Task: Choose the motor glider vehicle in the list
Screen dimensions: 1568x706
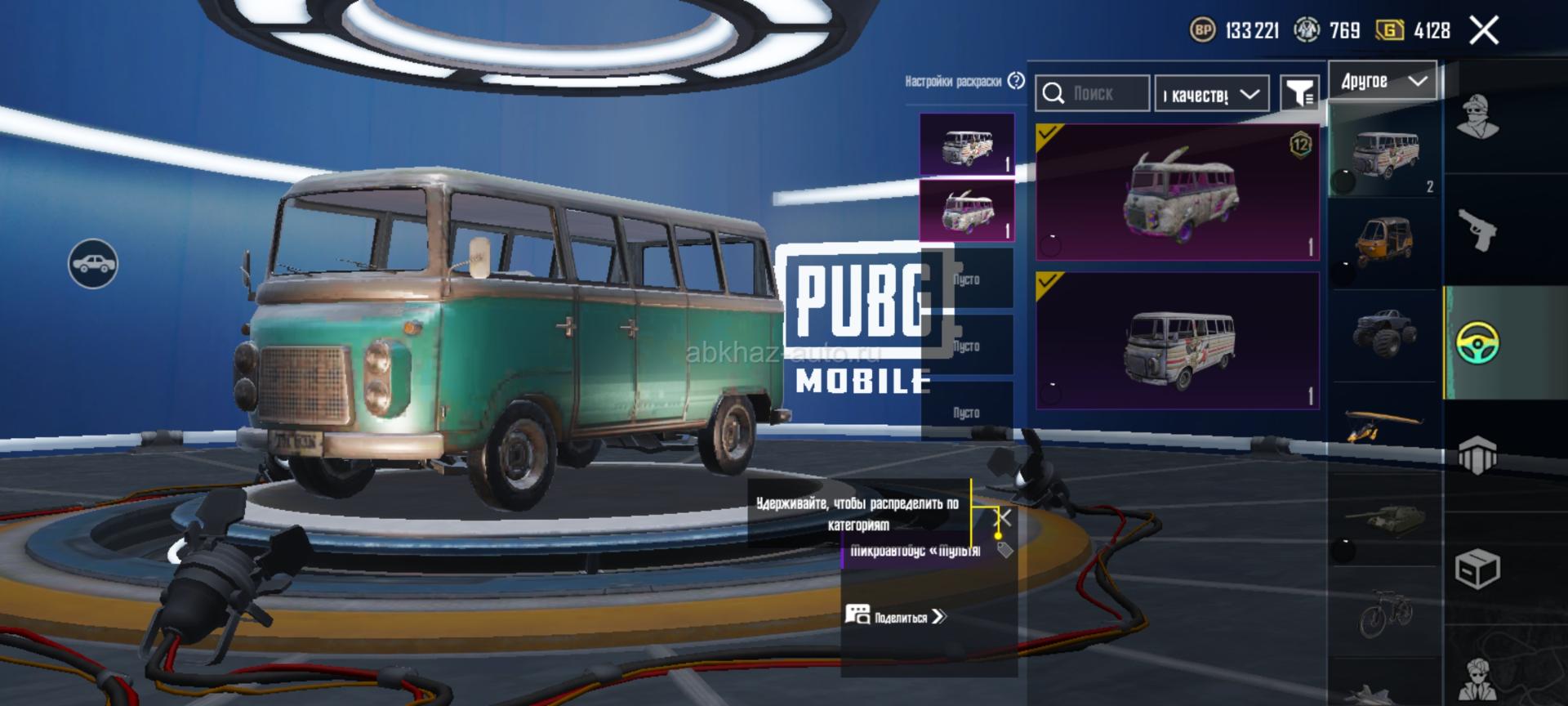Action: click(x=1384, y=424)
